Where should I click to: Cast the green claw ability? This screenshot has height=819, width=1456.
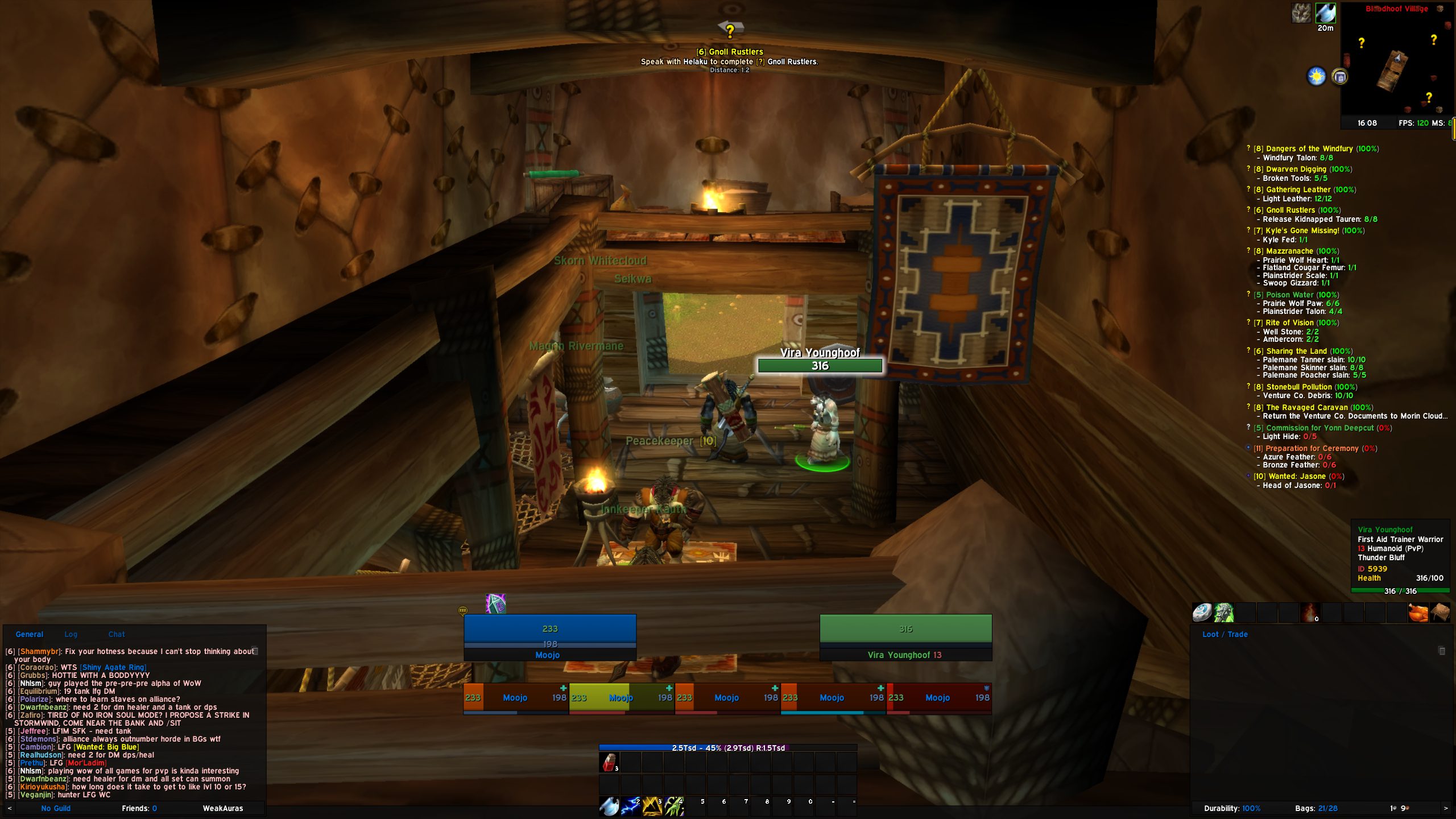673,806
